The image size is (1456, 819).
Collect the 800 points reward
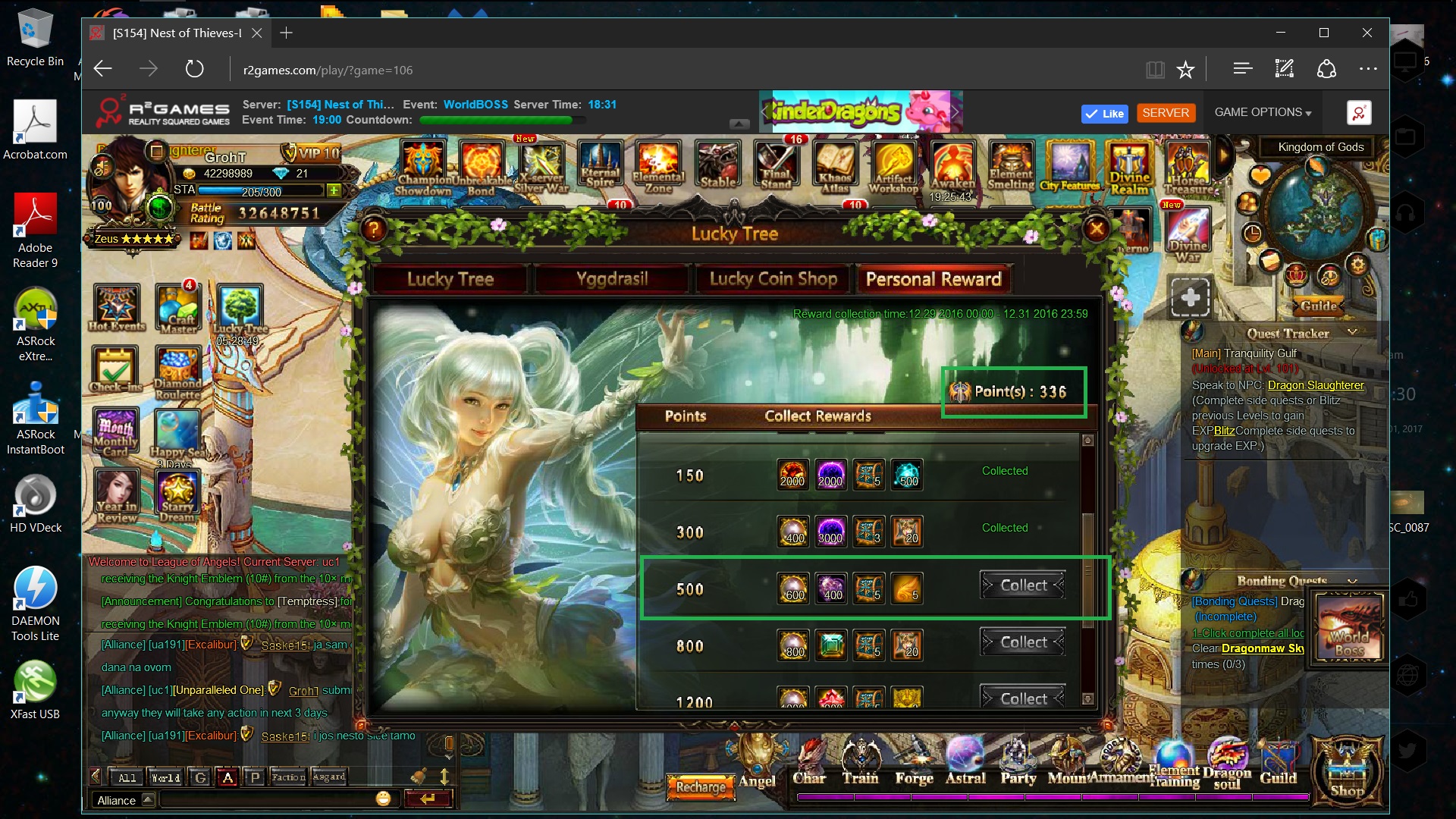(x=1023, y=642)
